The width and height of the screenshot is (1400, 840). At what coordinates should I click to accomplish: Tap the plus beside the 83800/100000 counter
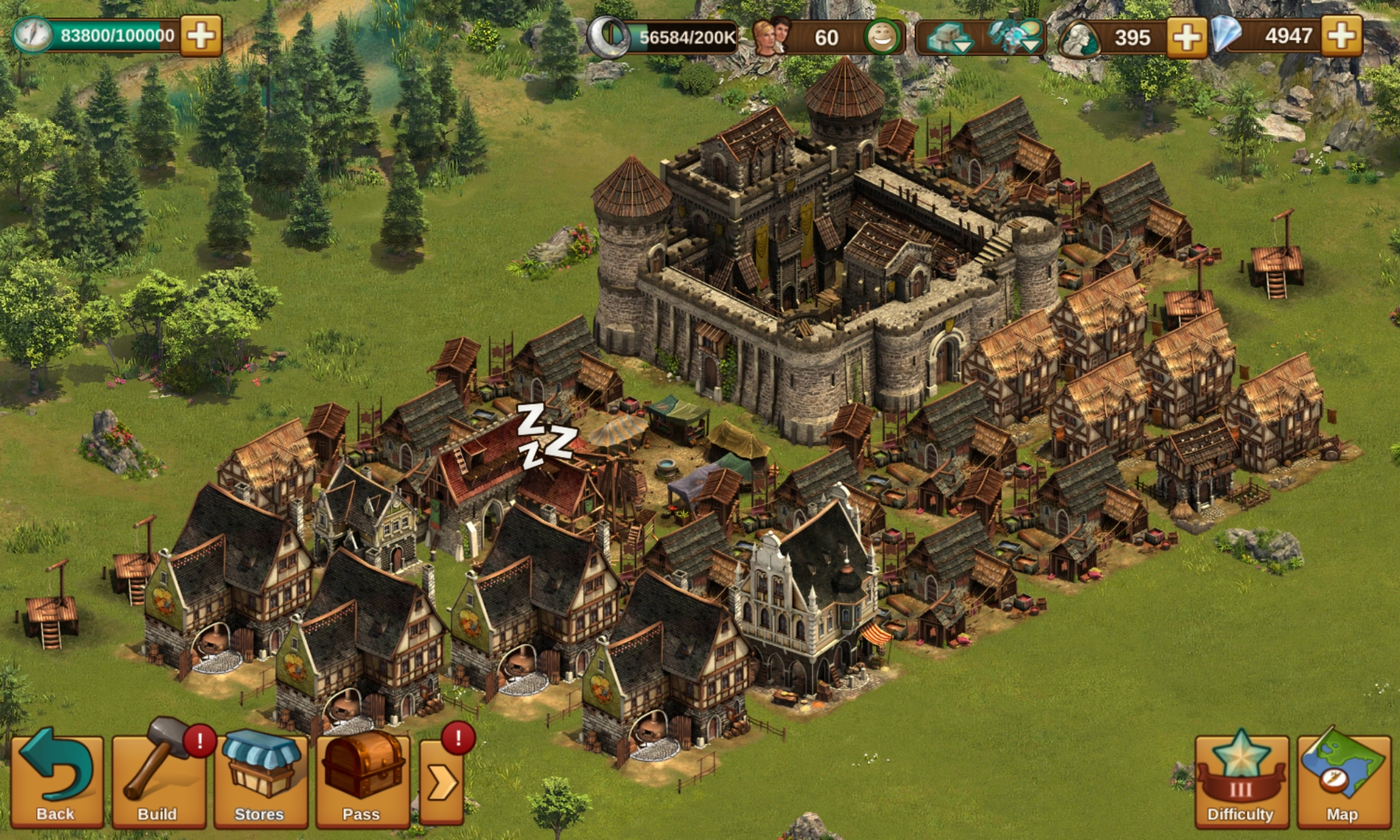click(201, 36)
